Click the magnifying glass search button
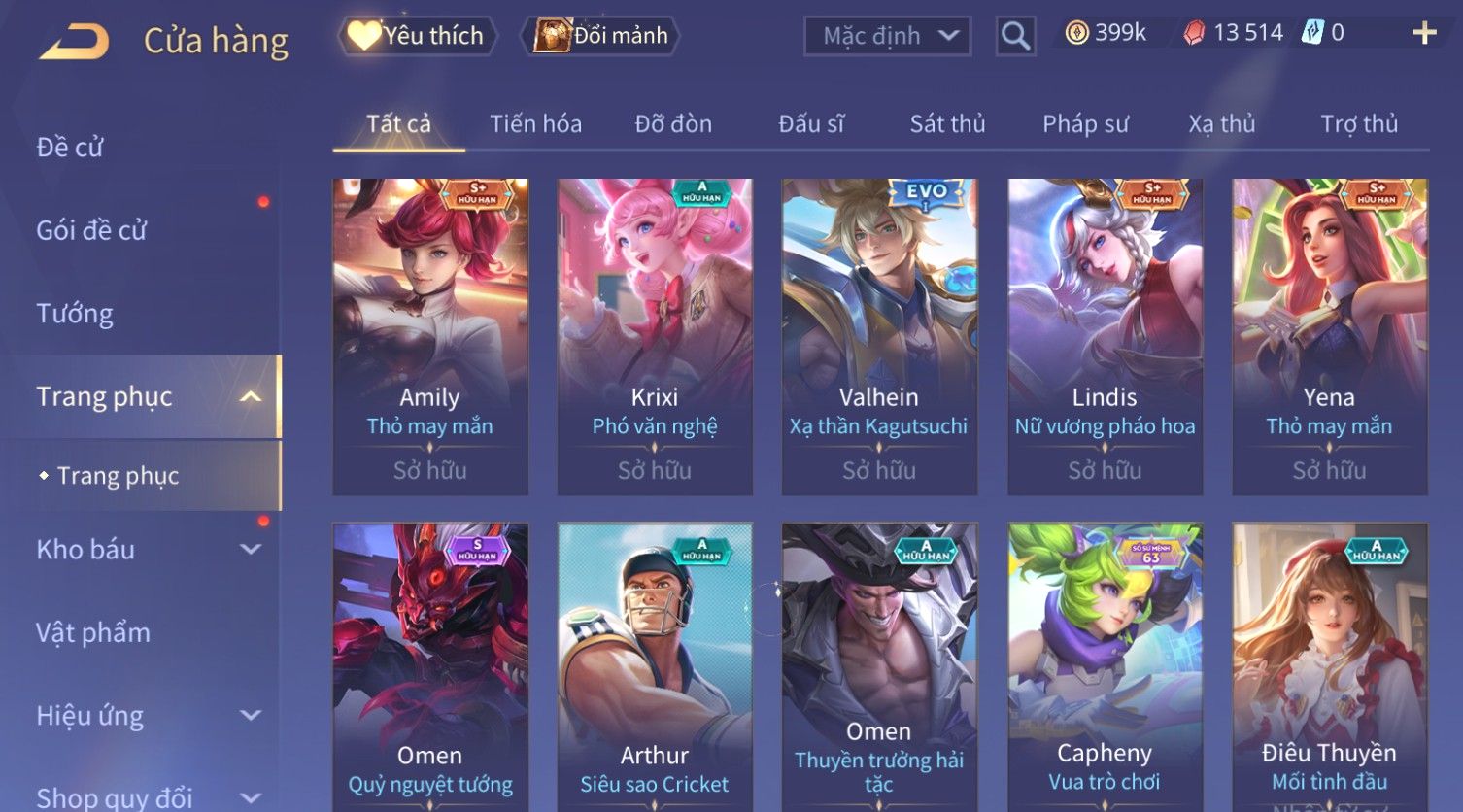Viewport: 1463px width, 812px height. tap(1015, 36)
